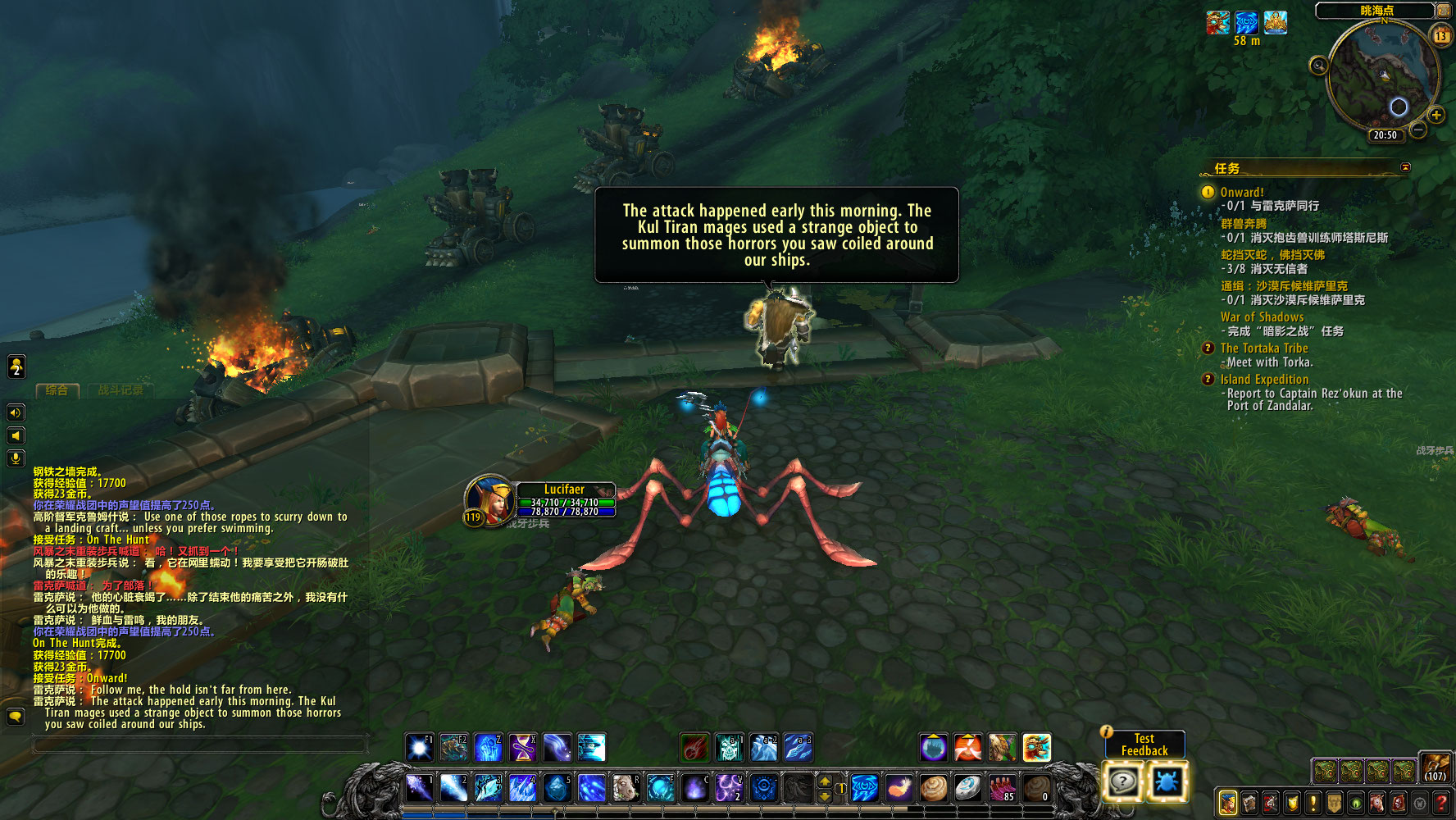
Task: Use the sheep Polymorph ability
Action: click(x=626, y=788)
